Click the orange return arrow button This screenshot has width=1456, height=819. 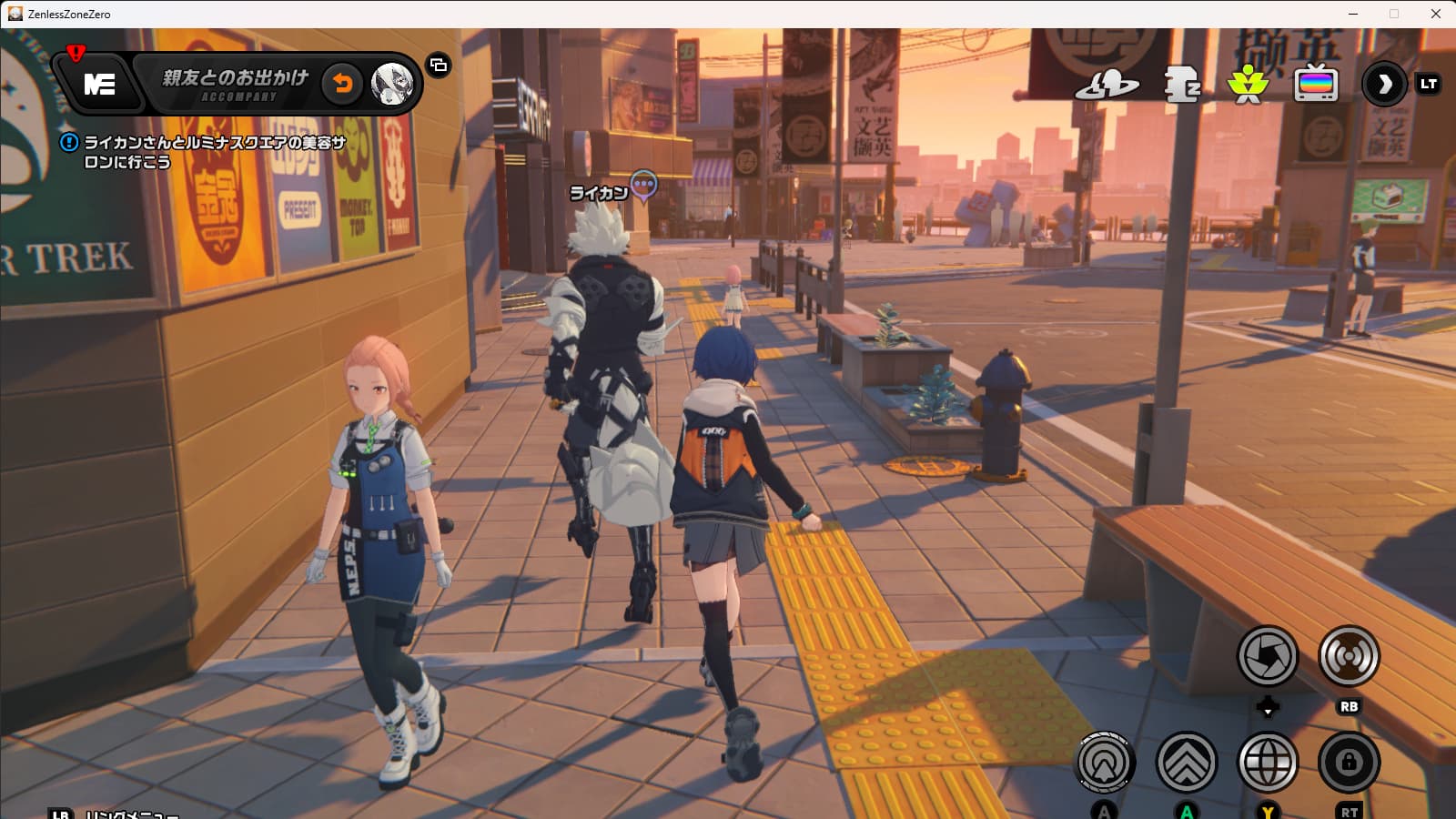[x=342, y=84]
